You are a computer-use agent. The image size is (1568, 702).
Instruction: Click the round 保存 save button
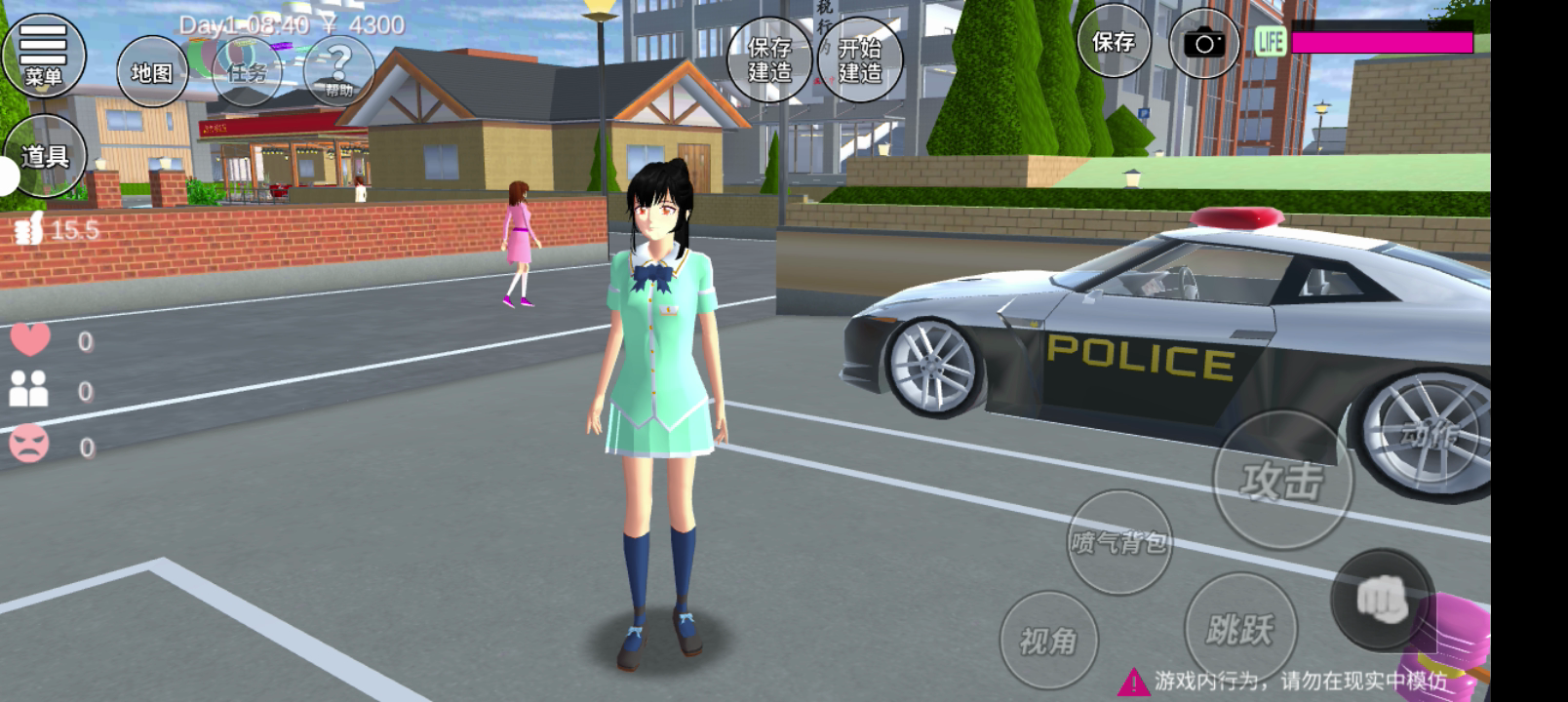click(1113, 42)
